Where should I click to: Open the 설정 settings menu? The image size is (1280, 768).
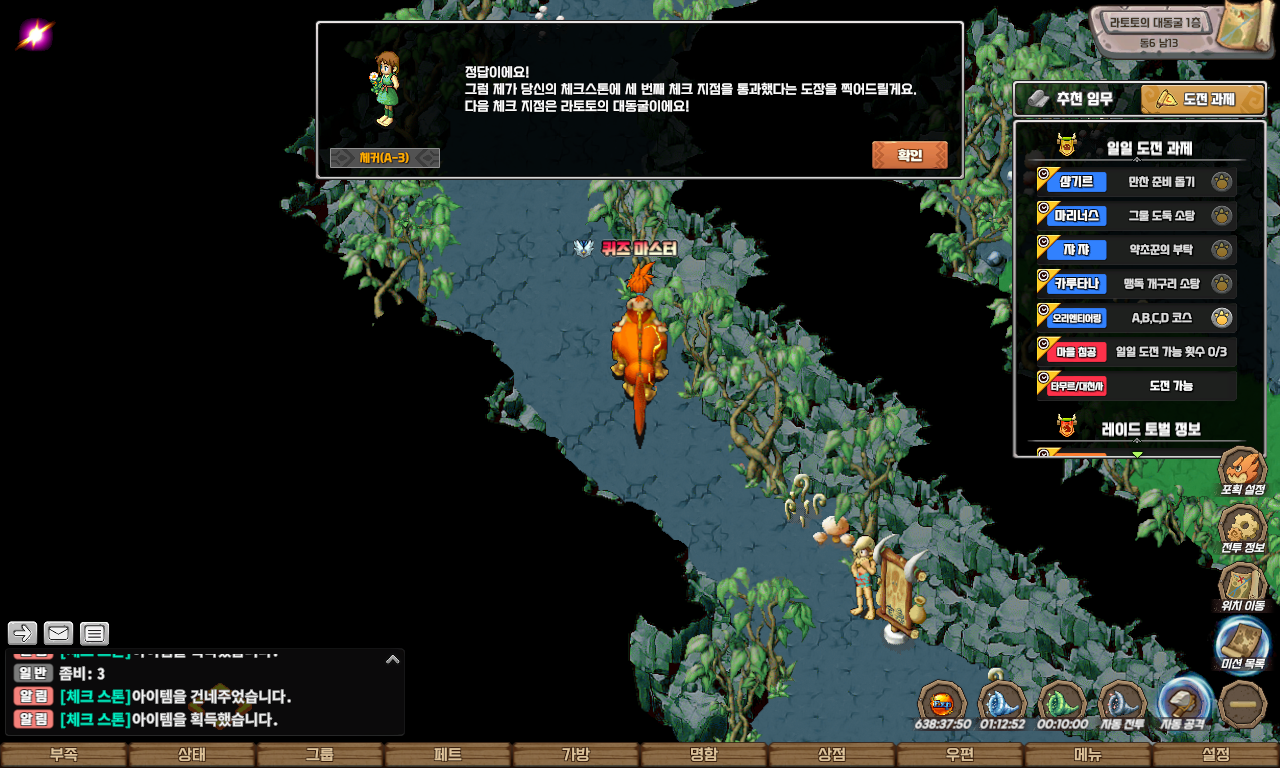point(1216,755)
